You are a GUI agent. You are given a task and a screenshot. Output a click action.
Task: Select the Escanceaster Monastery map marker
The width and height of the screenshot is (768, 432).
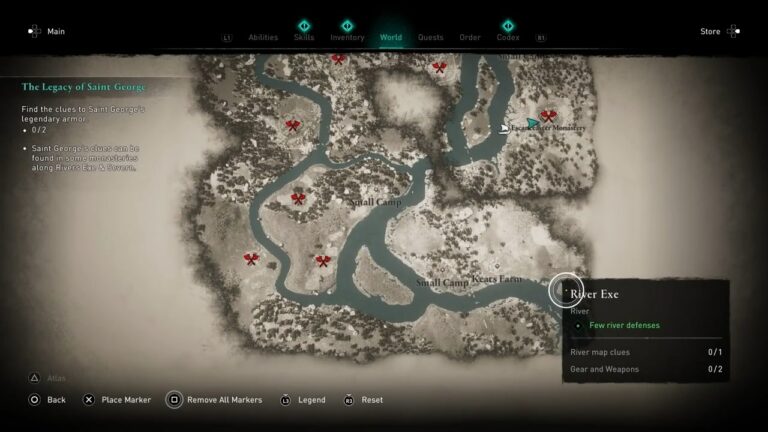click(x=534, y=125)
